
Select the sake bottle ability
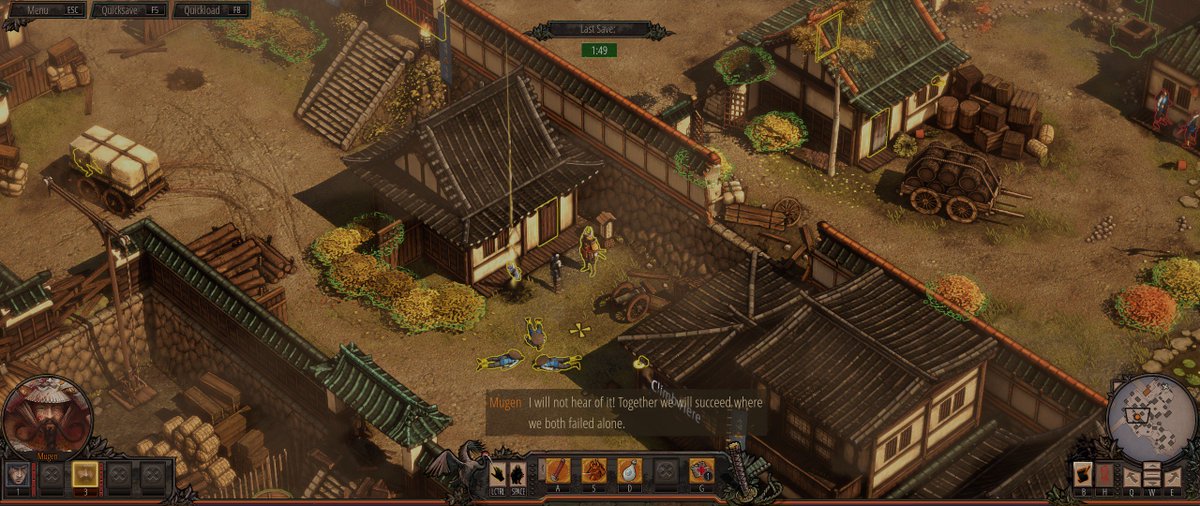630,469
